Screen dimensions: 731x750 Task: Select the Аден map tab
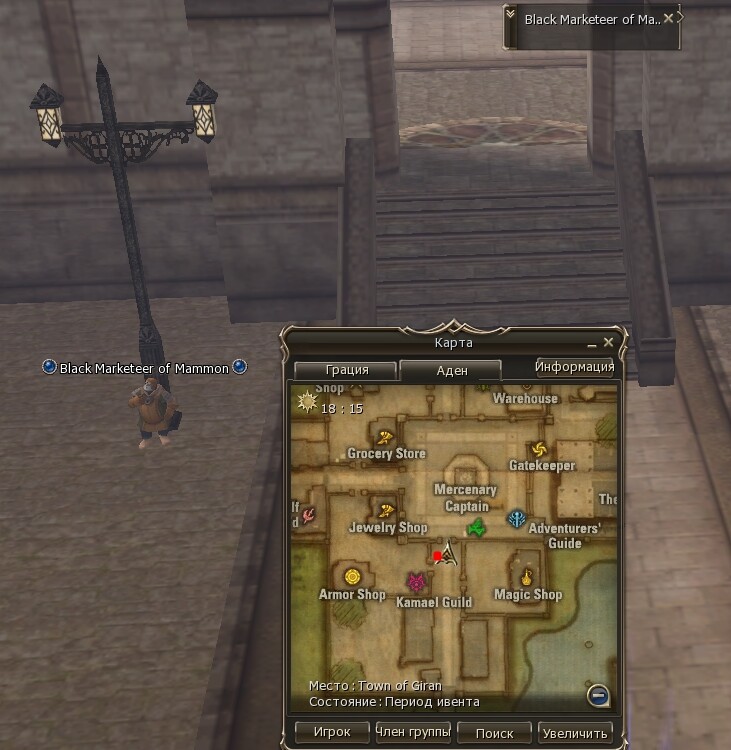449,369
